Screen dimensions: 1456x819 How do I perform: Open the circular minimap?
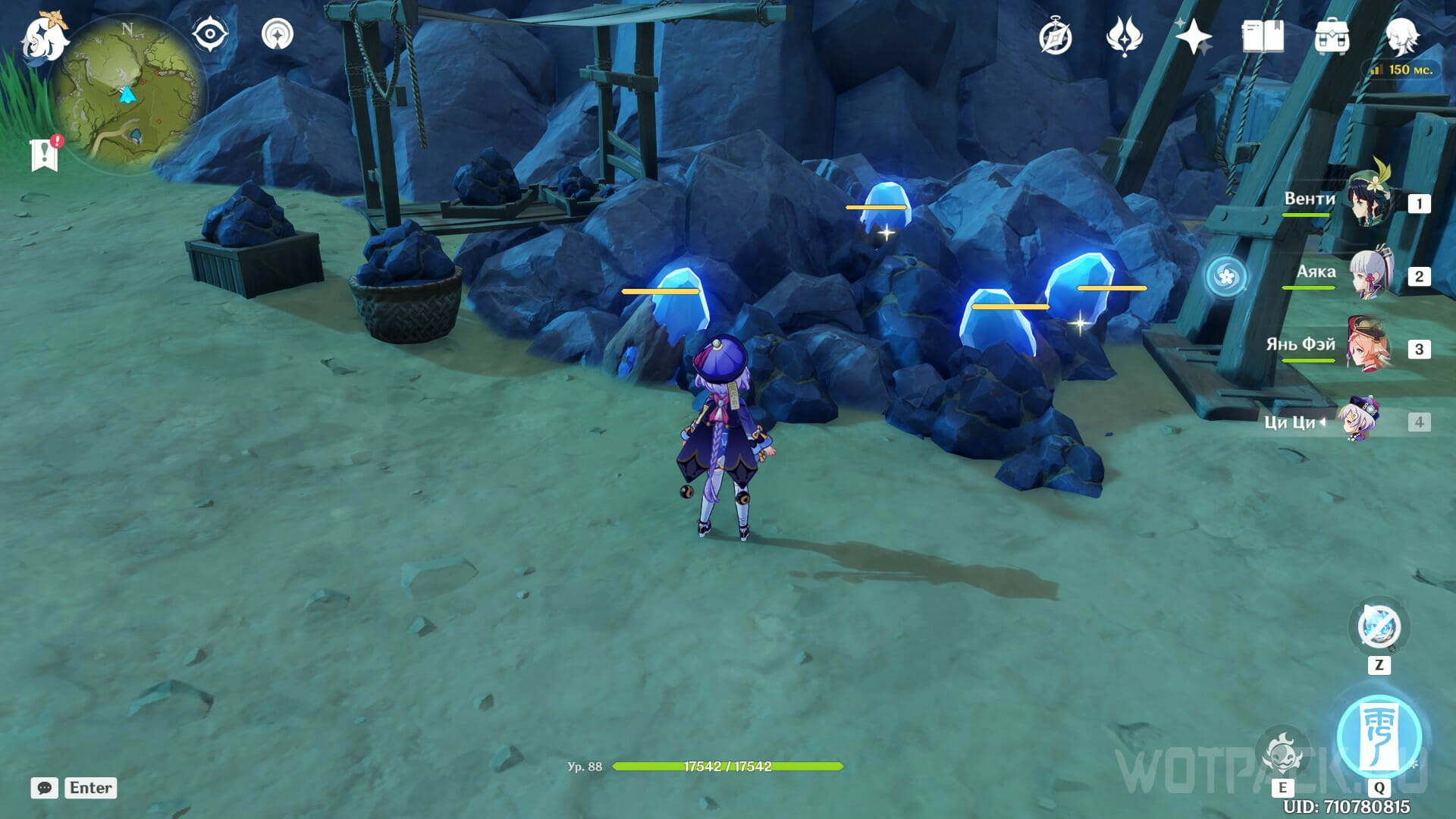coord(129,91)
